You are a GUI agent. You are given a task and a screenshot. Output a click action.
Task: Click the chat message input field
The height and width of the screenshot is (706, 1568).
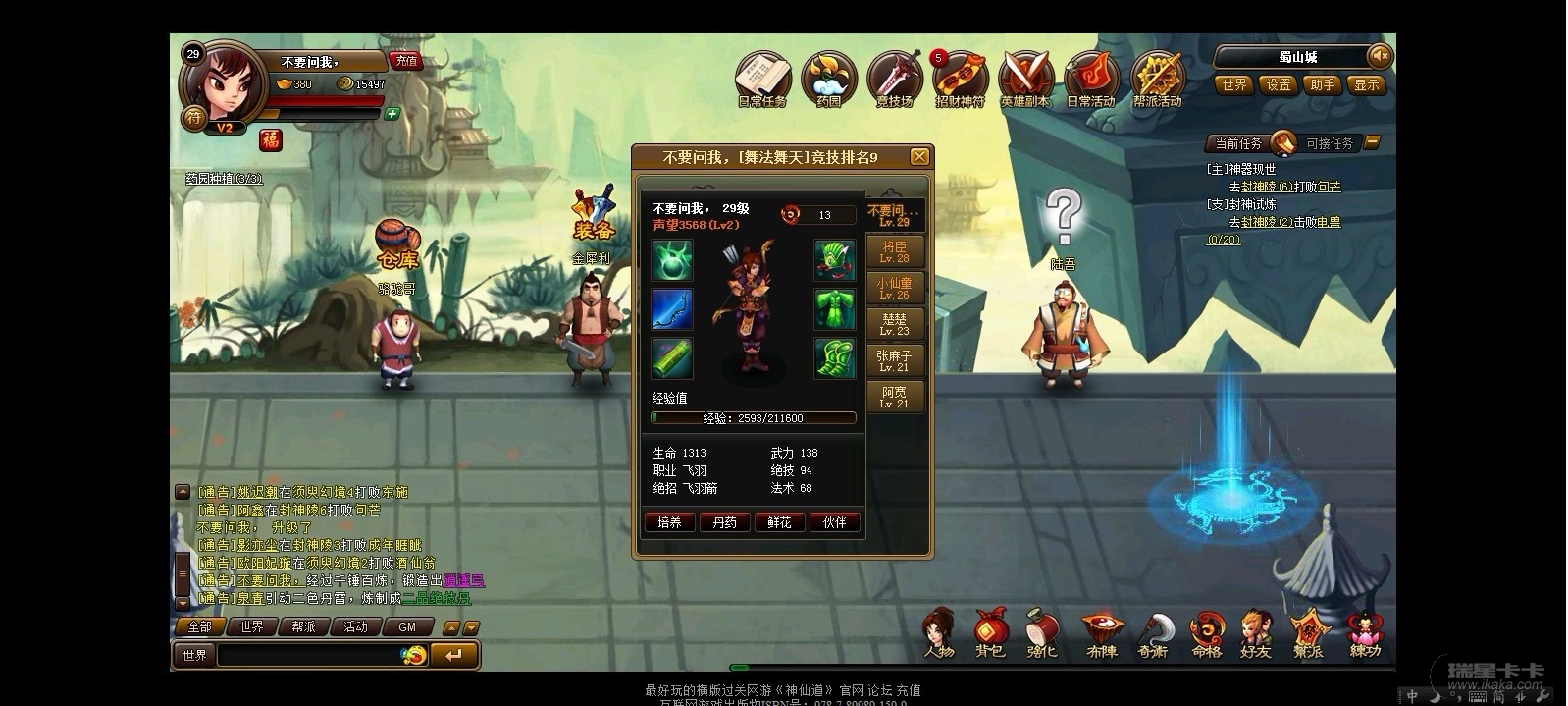pyautogui.click(x=309, y=655)
